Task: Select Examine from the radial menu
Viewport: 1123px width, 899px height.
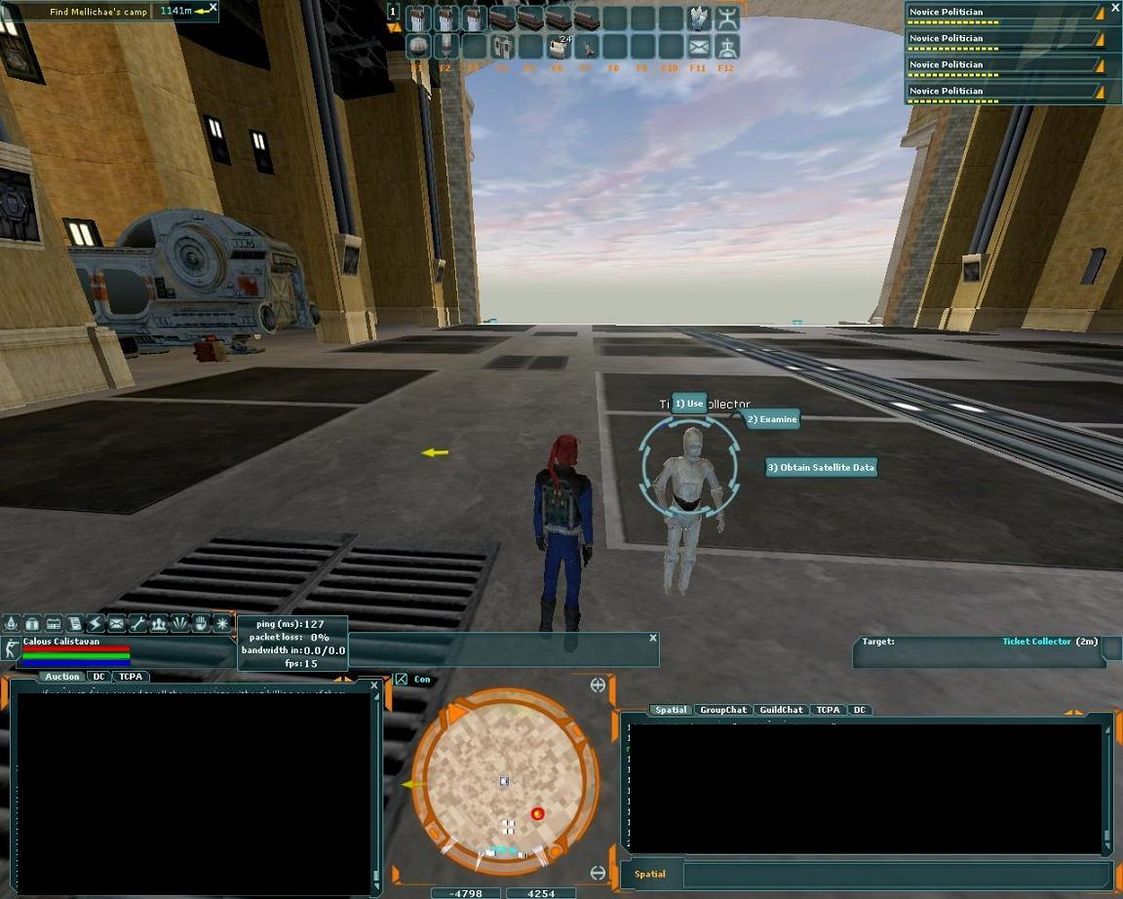Action: pos(773,419)
